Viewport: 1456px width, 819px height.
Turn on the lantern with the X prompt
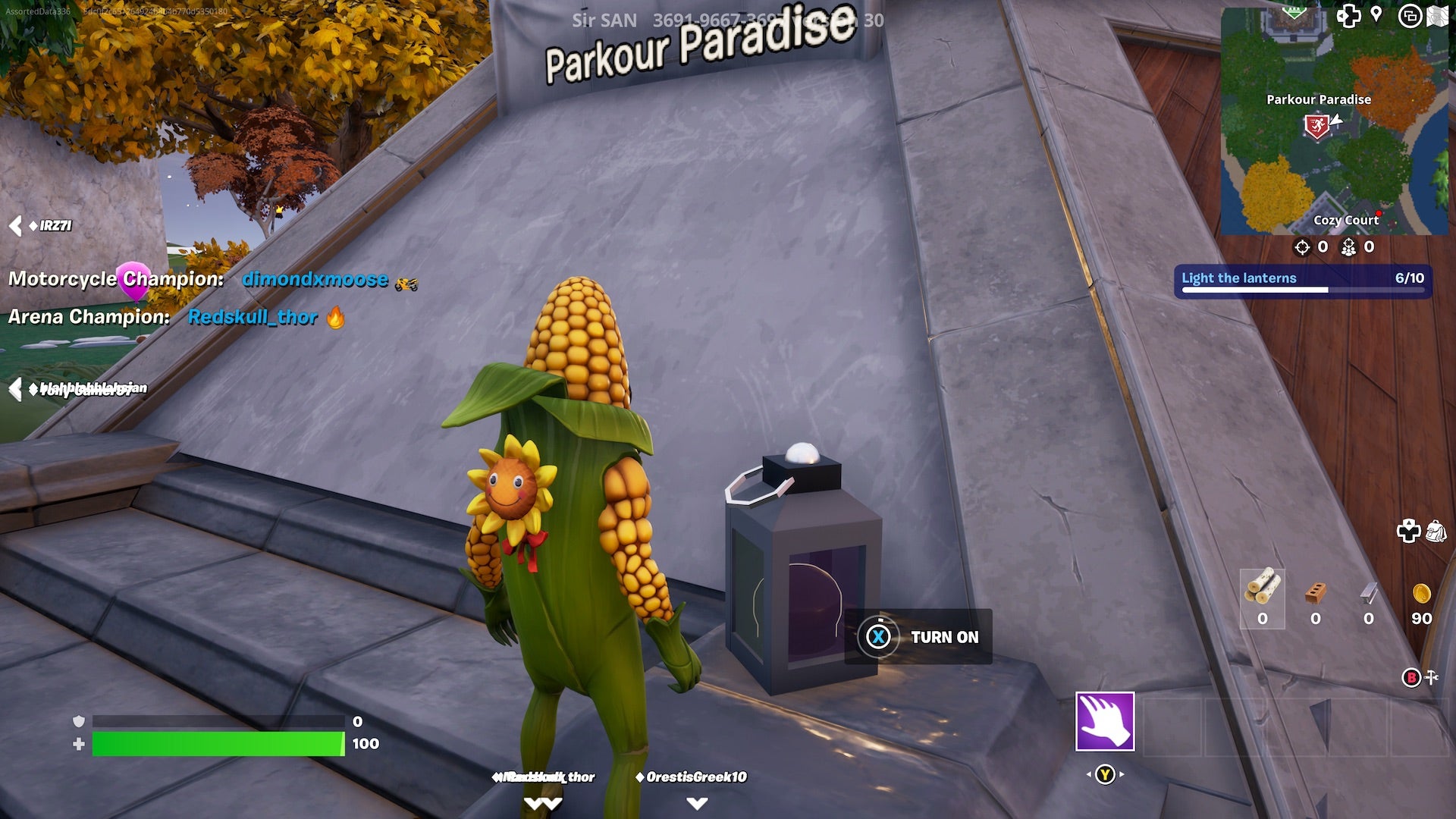(877, 637)
